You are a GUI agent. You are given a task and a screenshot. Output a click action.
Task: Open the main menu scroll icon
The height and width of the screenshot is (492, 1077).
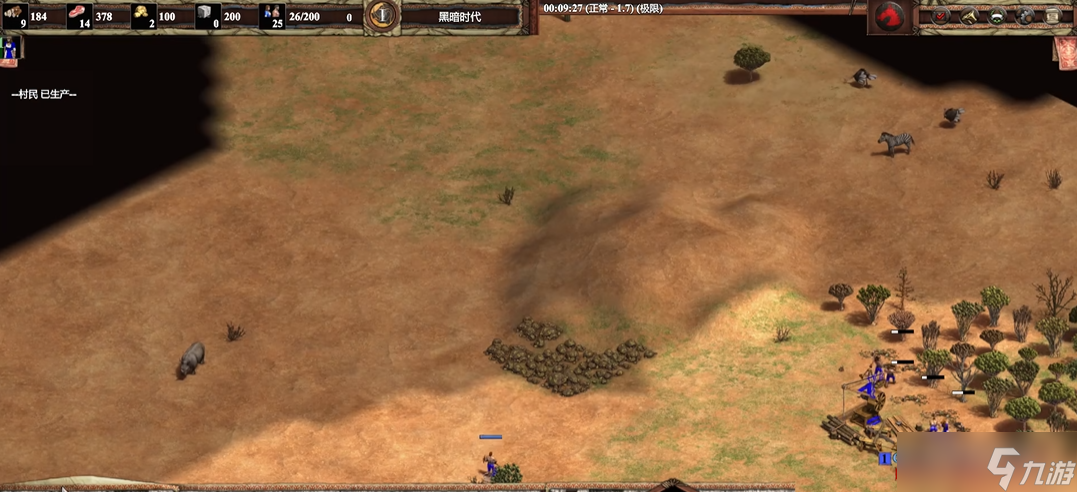(x=1053, y=16)
